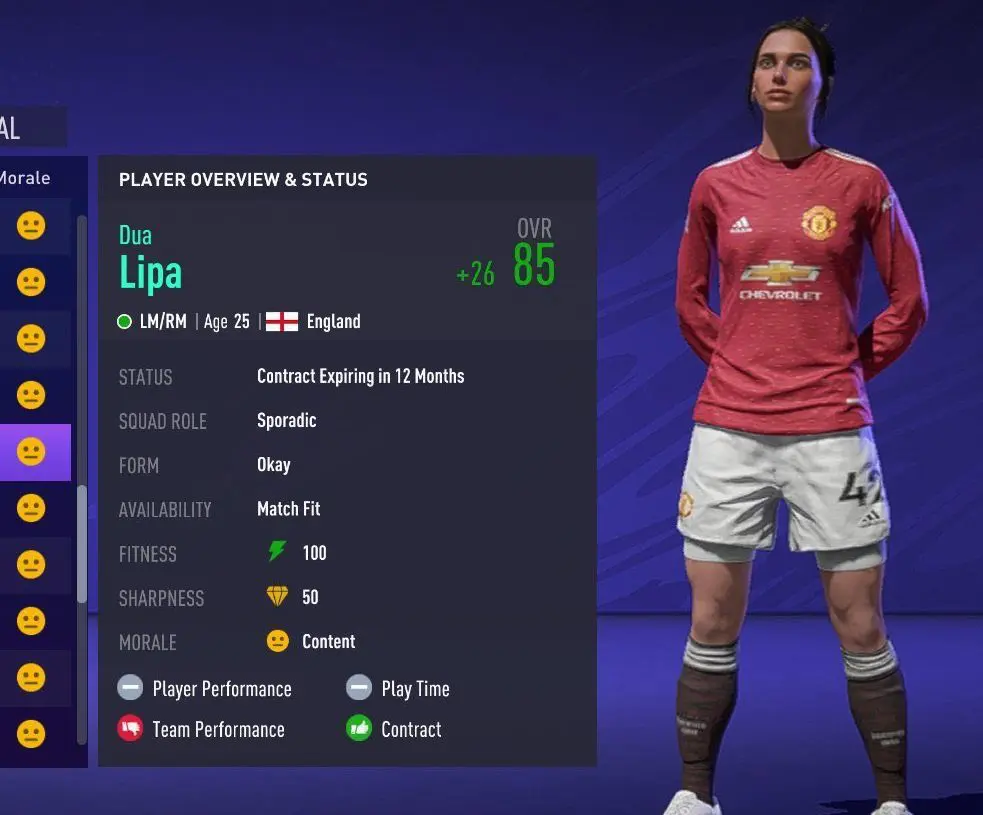983x815 pixels.
Task: Select the highlighted purple squad list row
Action: [34, 452]
